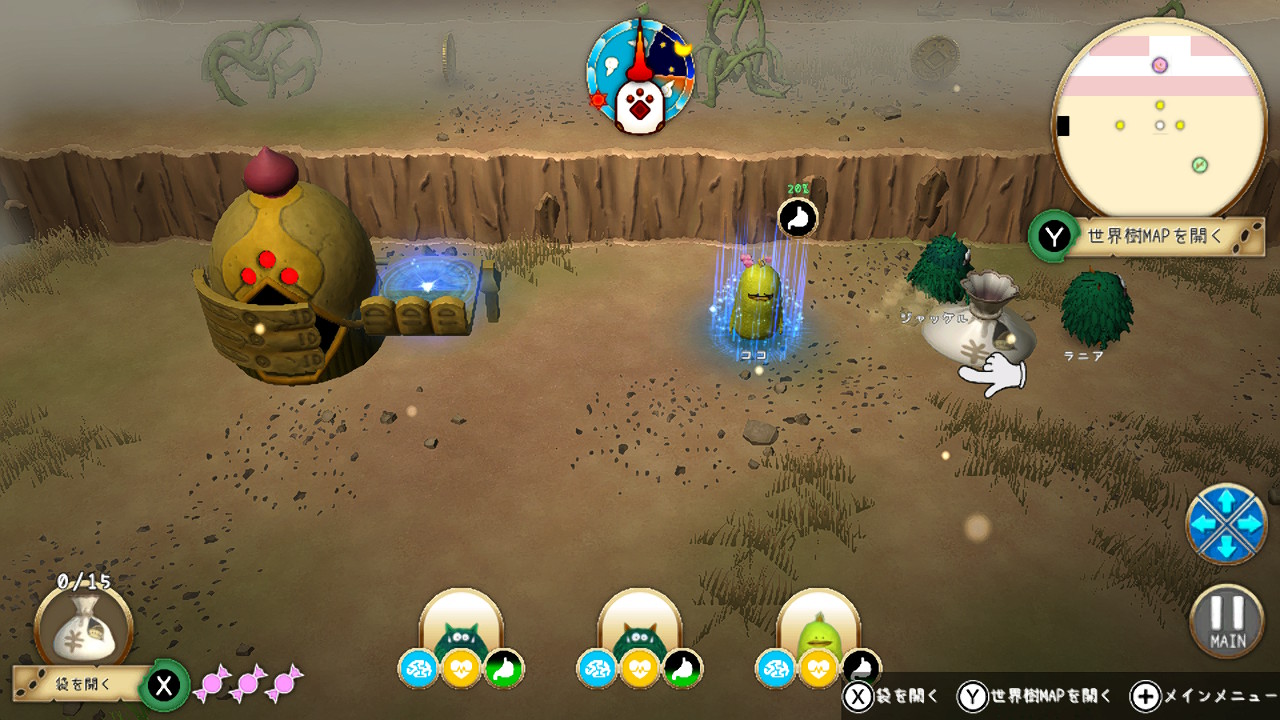
Task: Click the stomach icon above ココ
Action: point(797,218)
